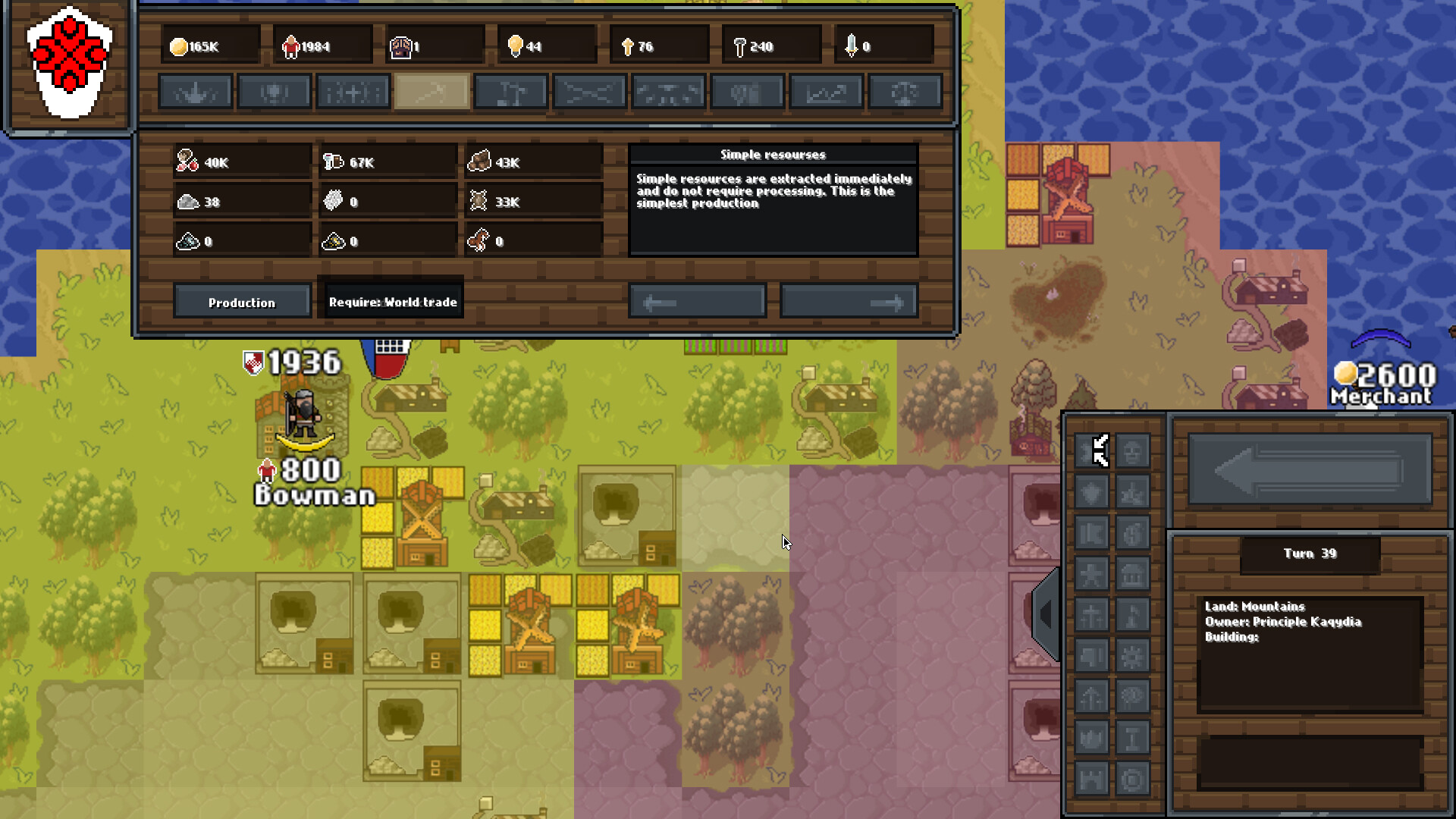
Task: Collapse the side panel with triangle arrow
Action: (x=1046, y=614)
